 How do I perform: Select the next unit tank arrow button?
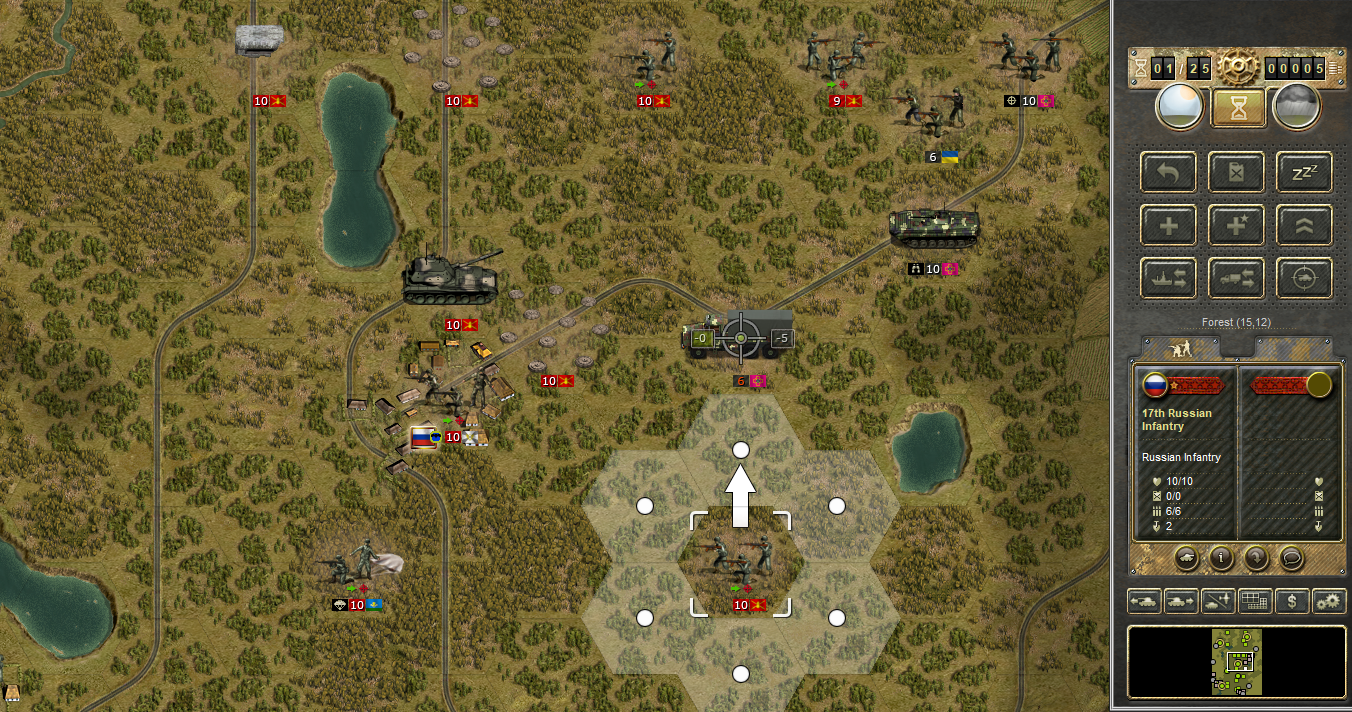click(1180, 601)
